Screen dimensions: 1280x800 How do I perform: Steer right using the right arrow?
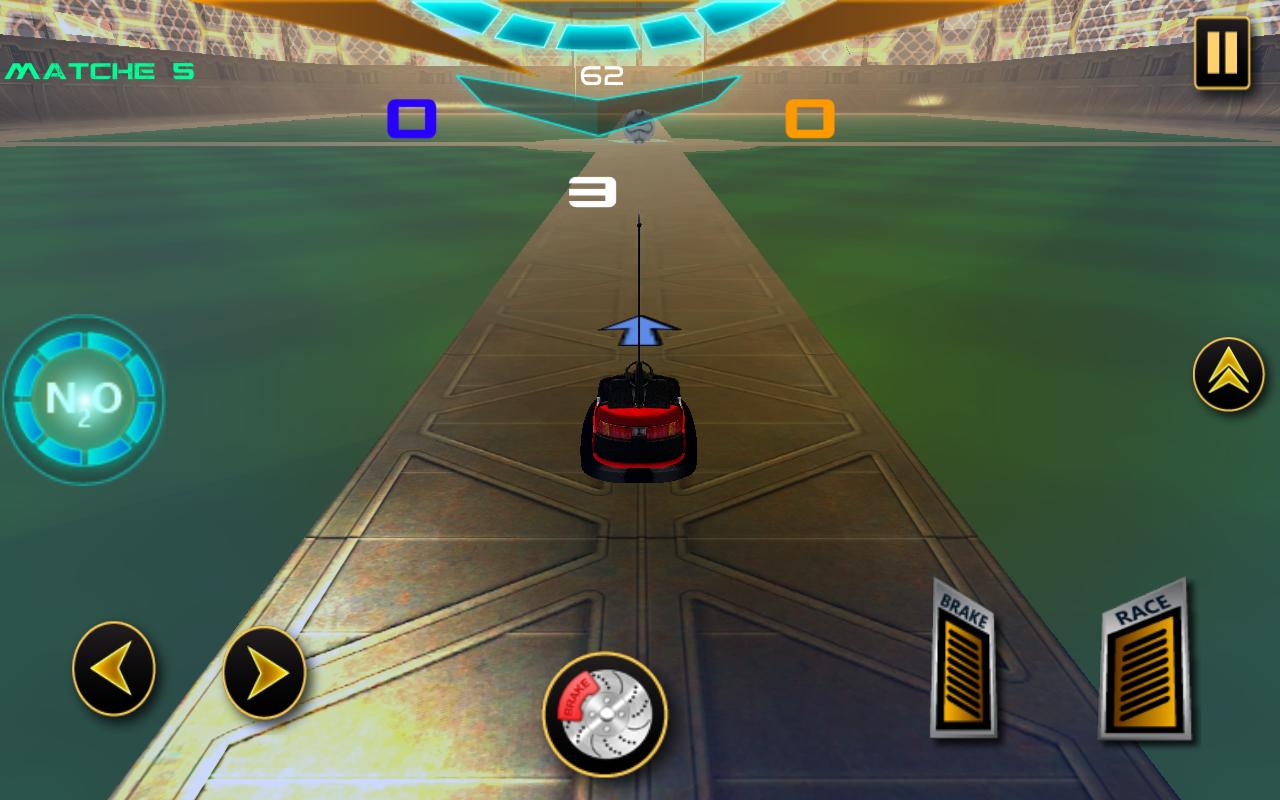click(265, 670)
